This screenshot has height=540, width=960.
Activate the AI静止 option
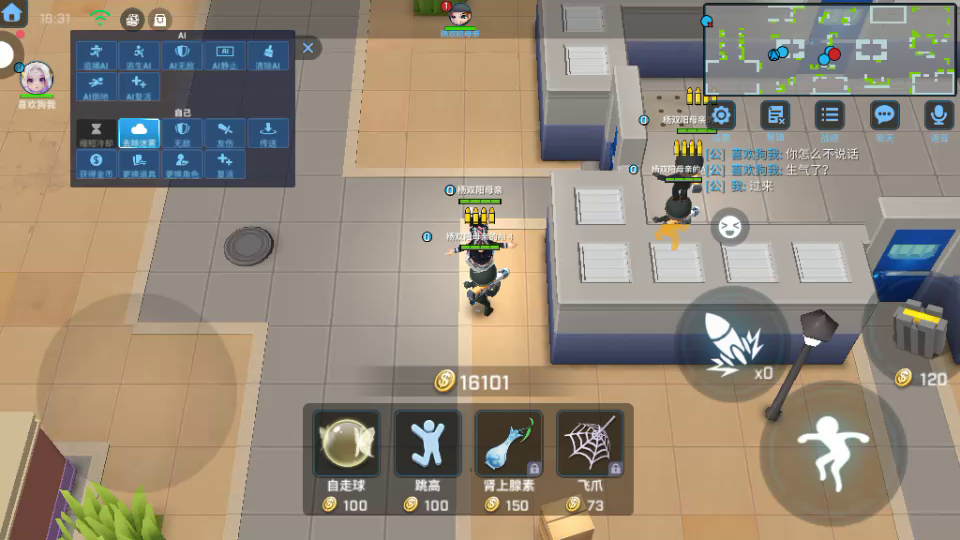tap(225, 56)
